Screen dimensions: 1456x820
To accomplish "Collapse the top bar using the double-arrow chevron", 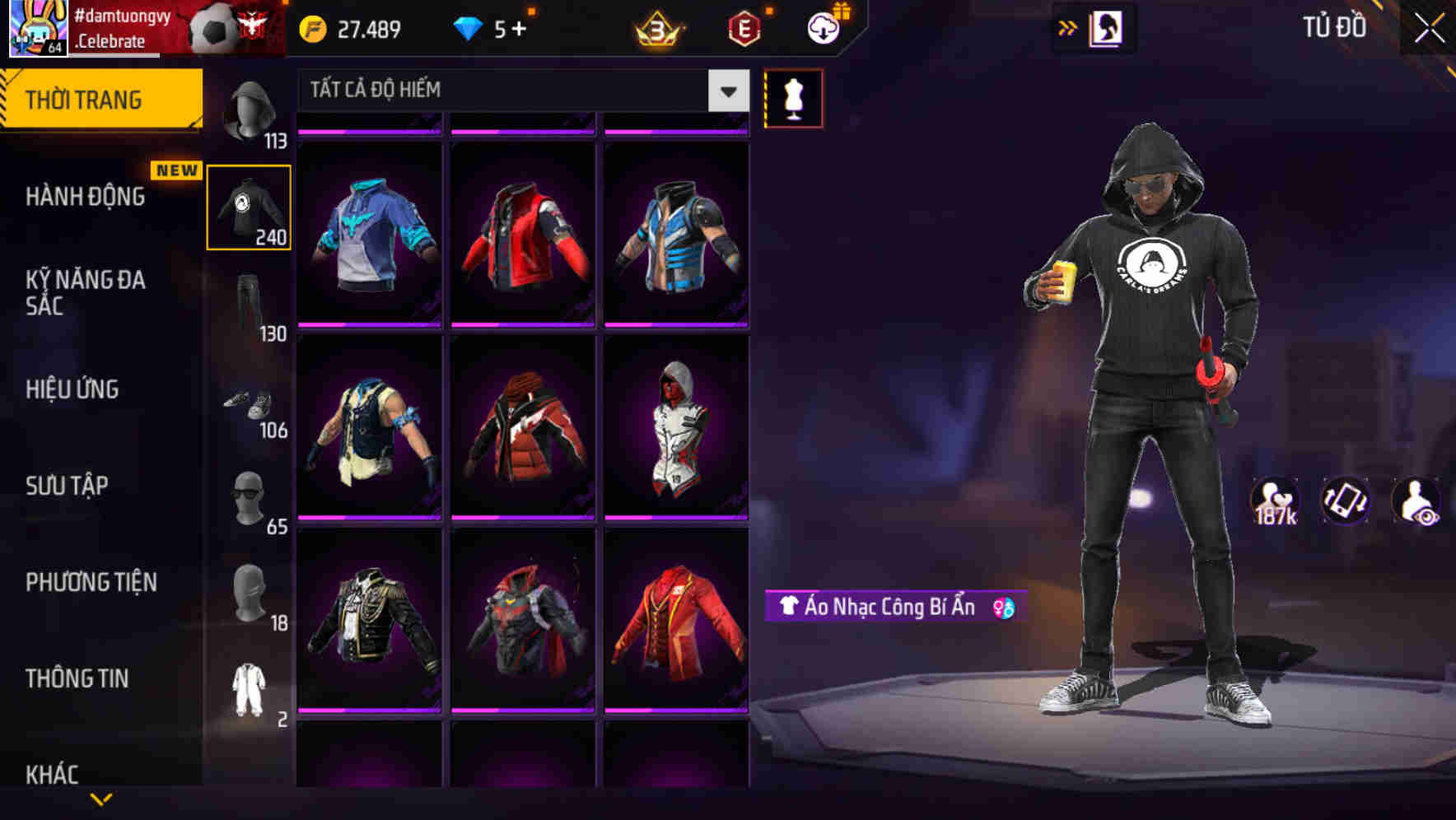I will coord(1068,27).
